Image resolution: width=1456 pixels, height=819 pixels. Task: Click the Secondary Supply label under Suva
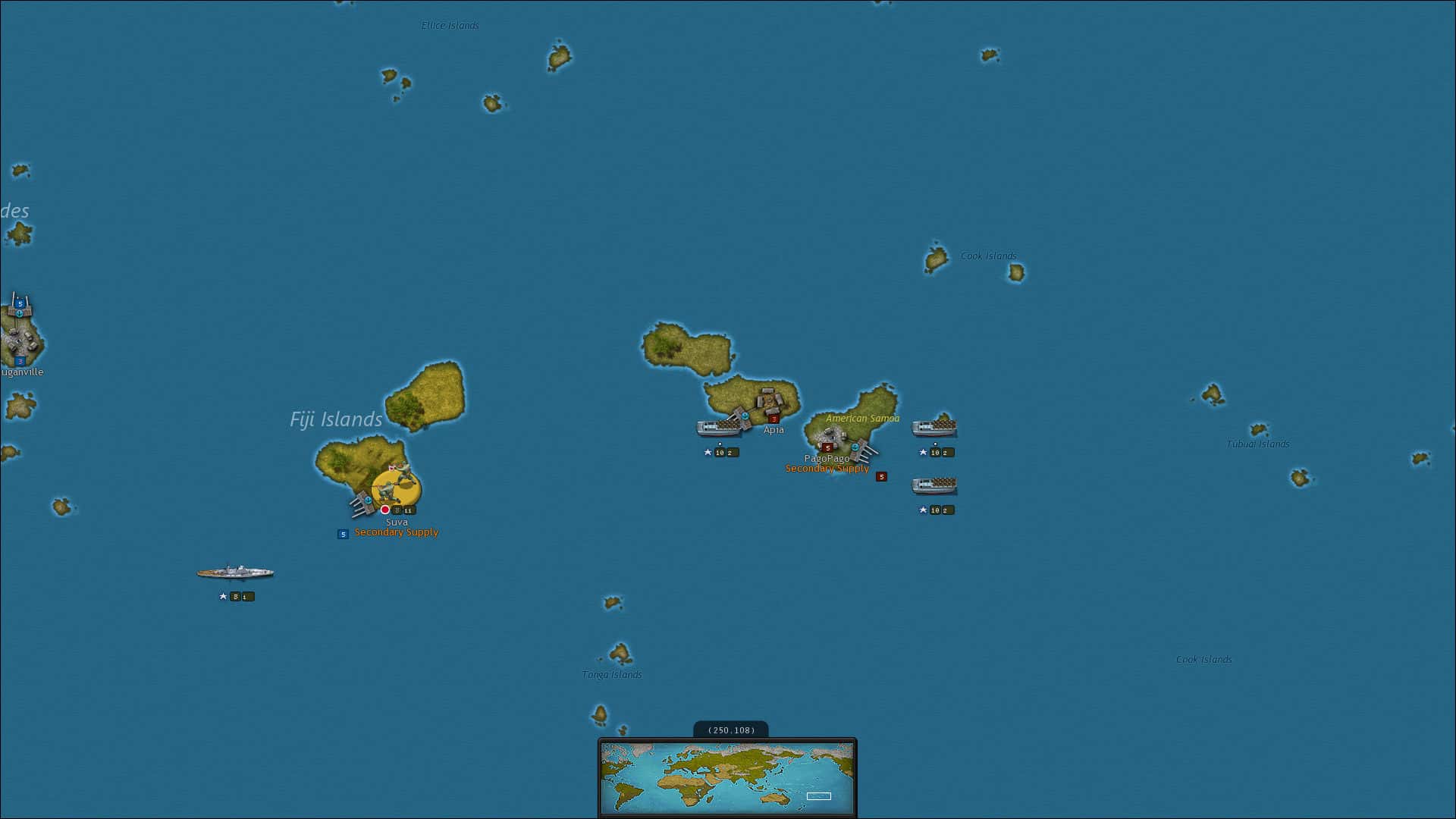[397, 532]
